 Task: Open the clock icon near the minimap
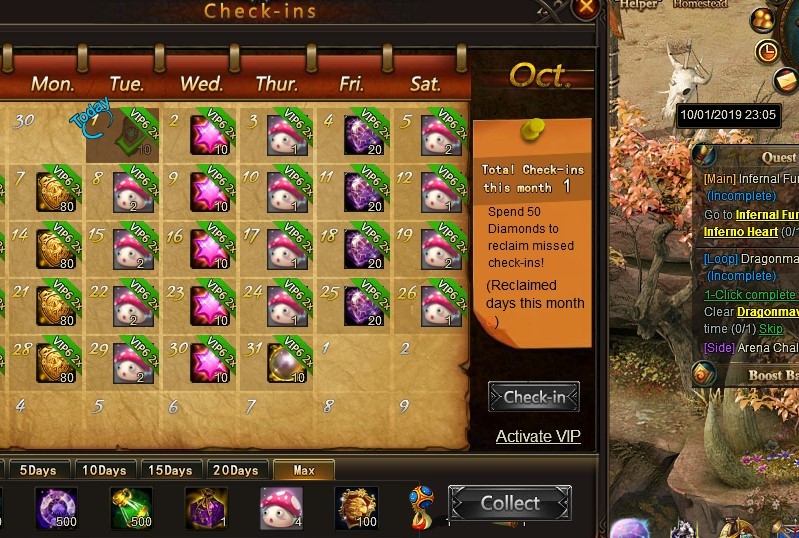768,51
